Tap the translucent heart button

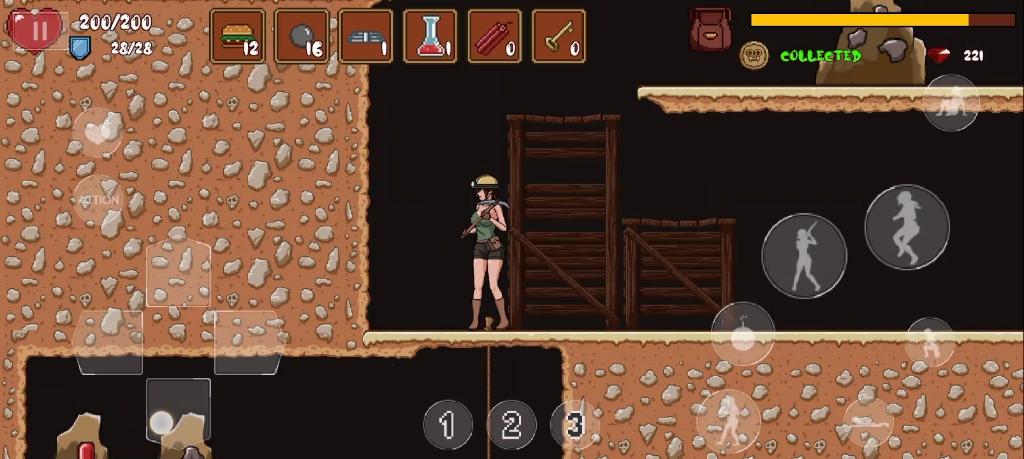click(x=97, y=131)
